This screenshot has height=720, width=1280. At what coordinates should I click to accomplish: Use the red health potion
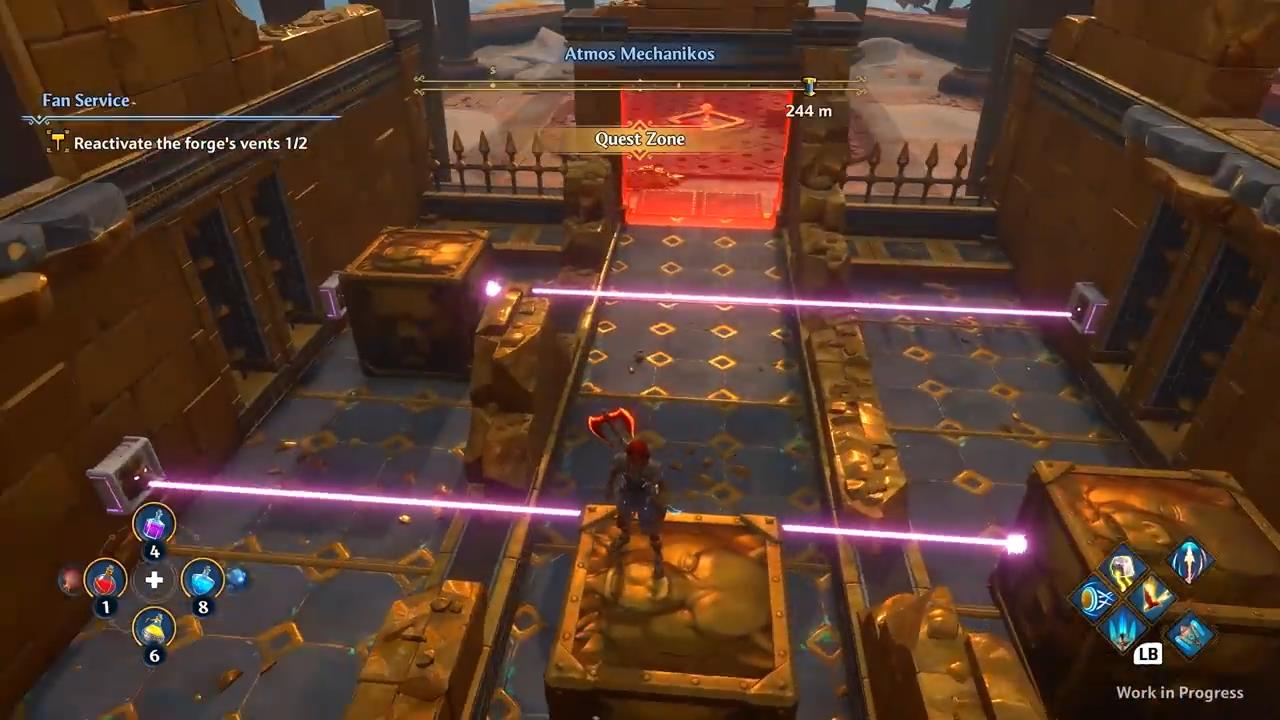(105, 578)
